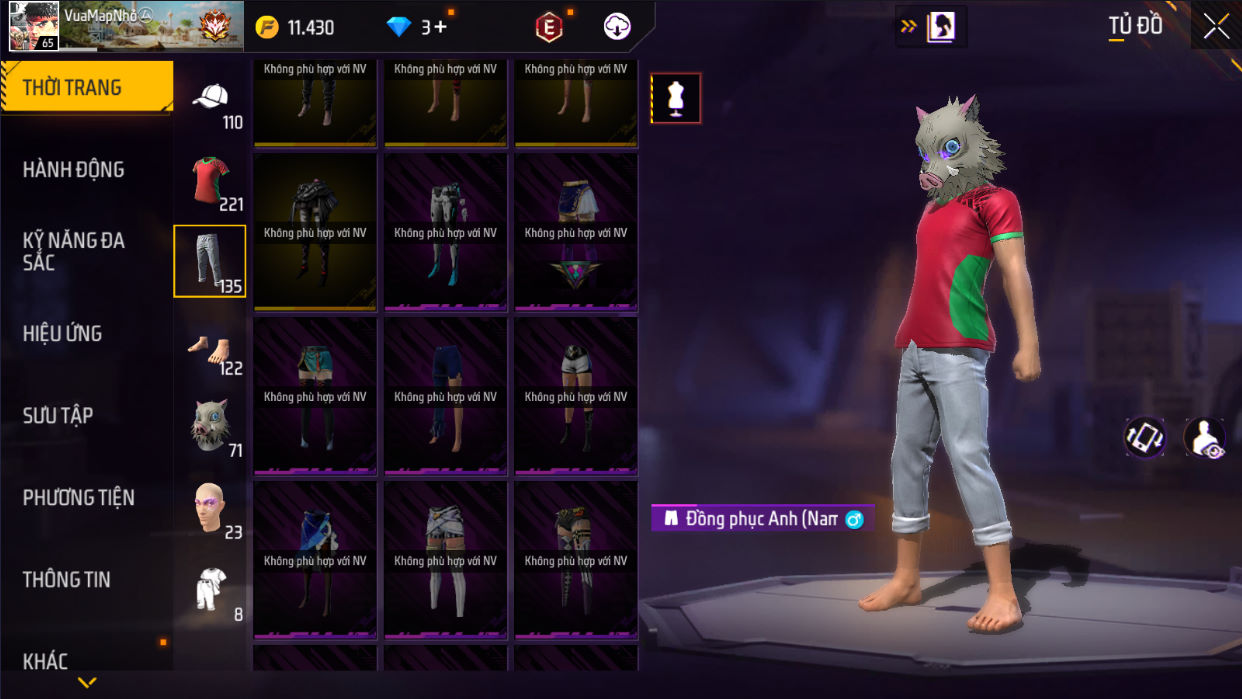This screenshot has width=1242, height=699.
Task: Close the wardrobe with the X button
Action: pos(1216,27)
